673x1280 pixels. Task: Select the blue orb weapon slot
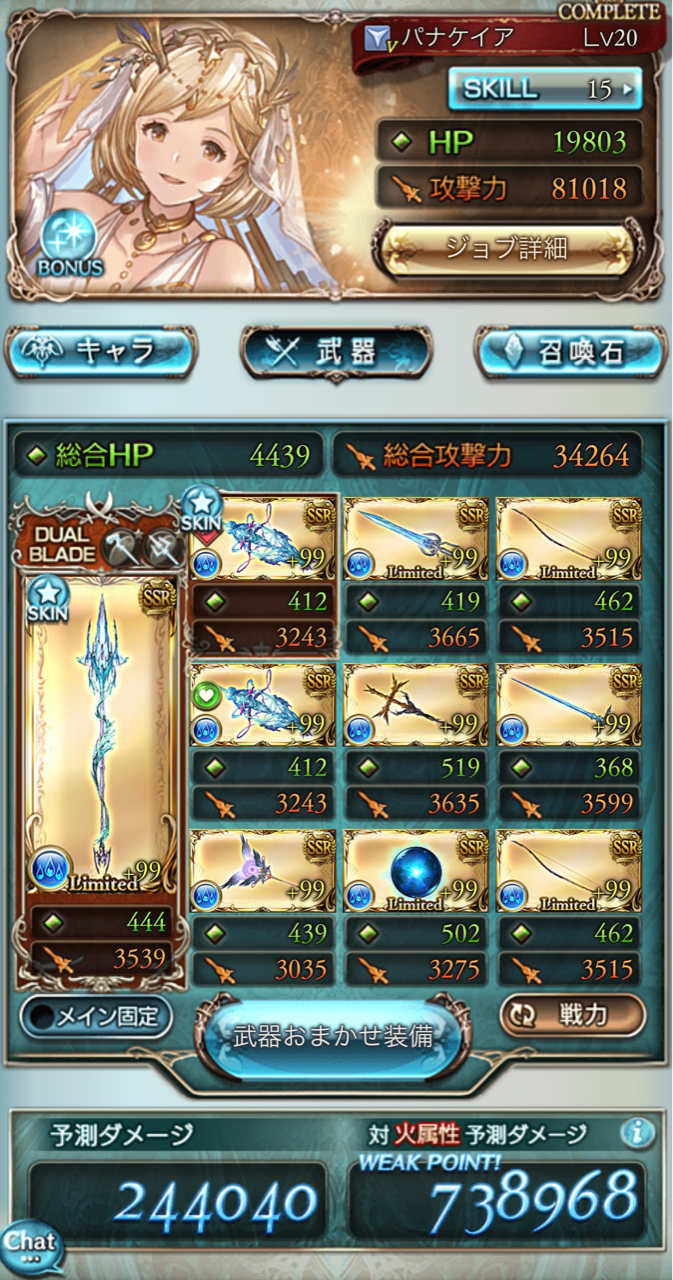coord(416,870)
